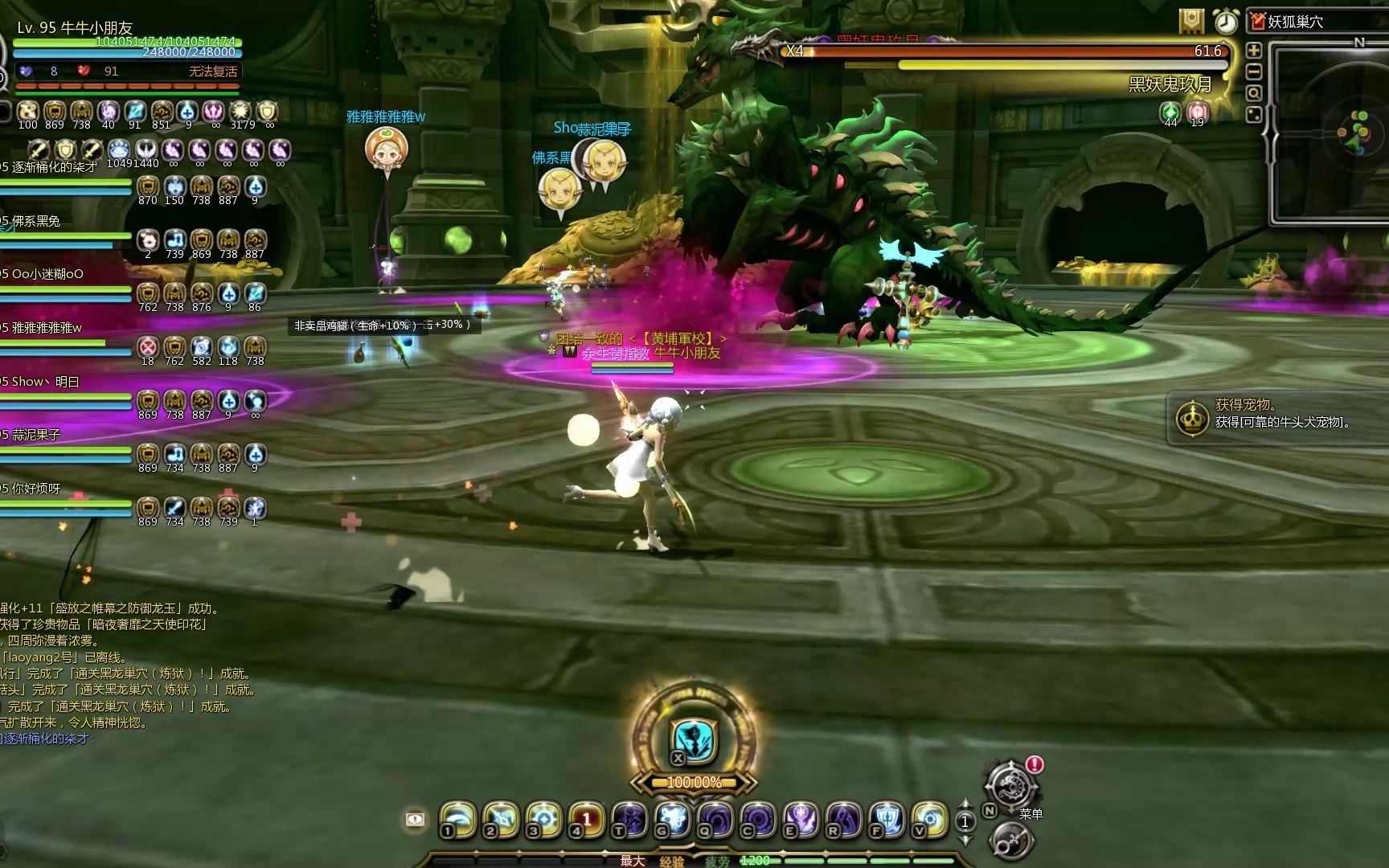Click the gold banner flag icon

click(x=1190, y=22)
